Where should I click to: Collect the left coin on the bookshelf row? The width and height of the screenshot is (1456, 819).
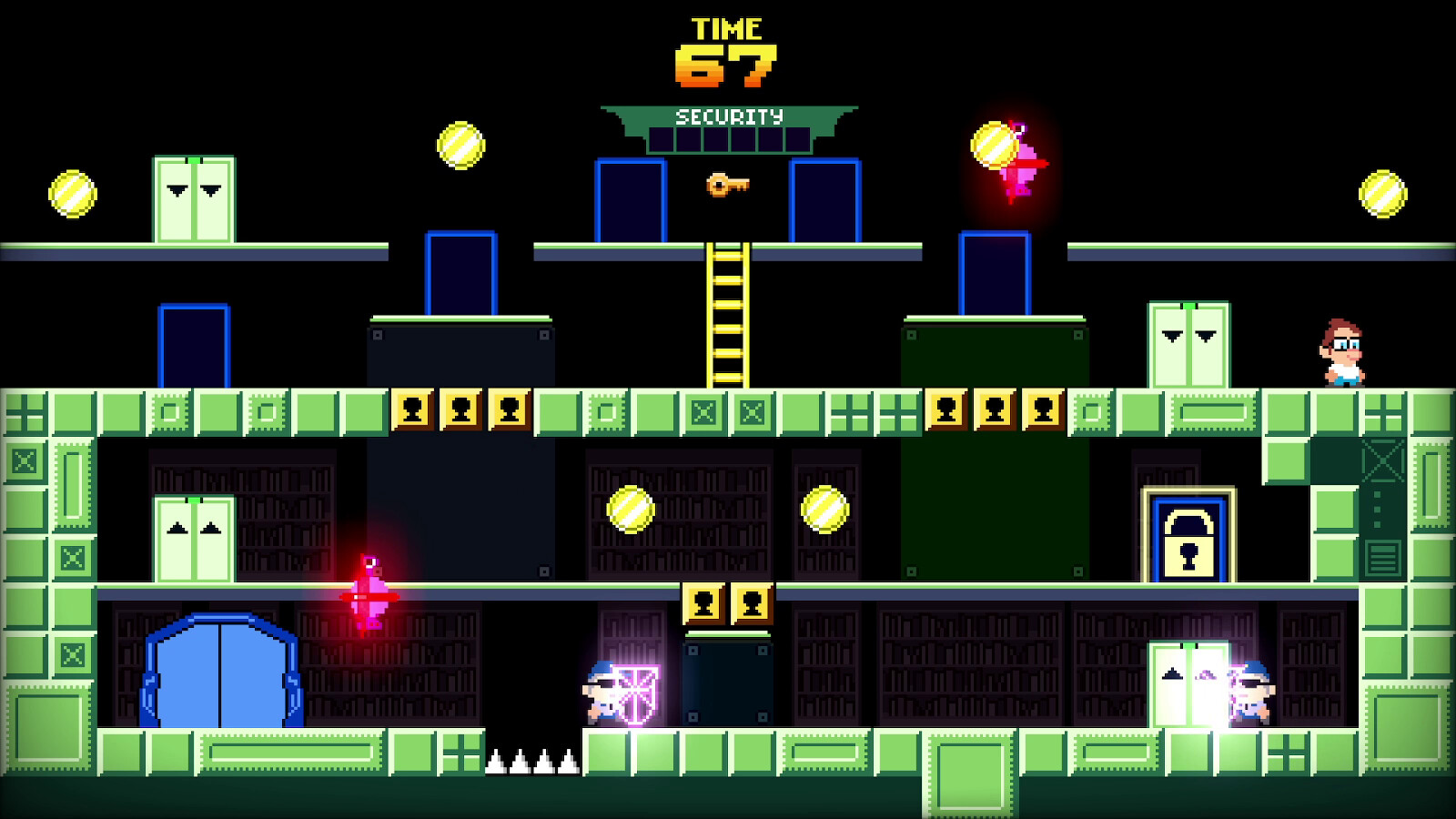tap(631, 508)
